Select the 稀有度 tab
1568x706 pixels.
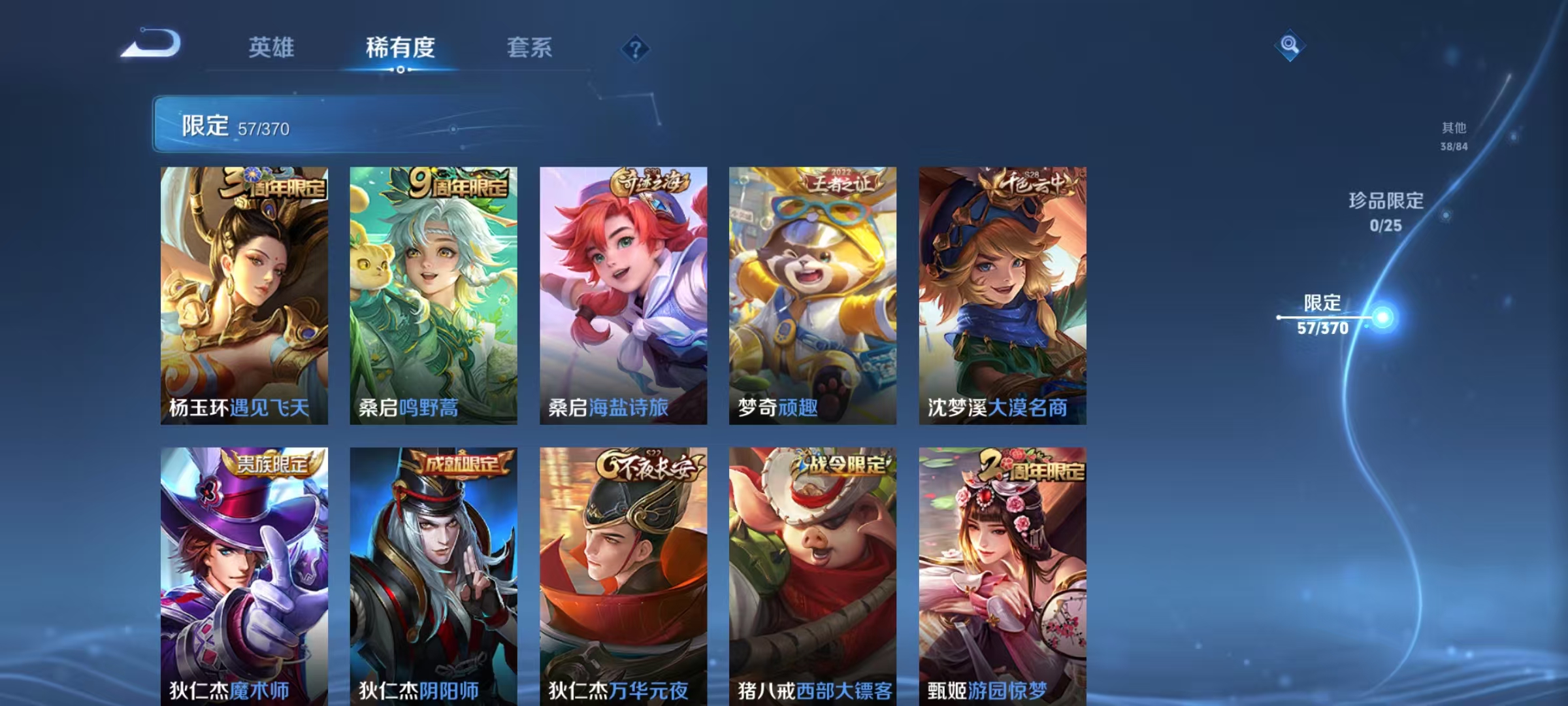click(400, 48)
